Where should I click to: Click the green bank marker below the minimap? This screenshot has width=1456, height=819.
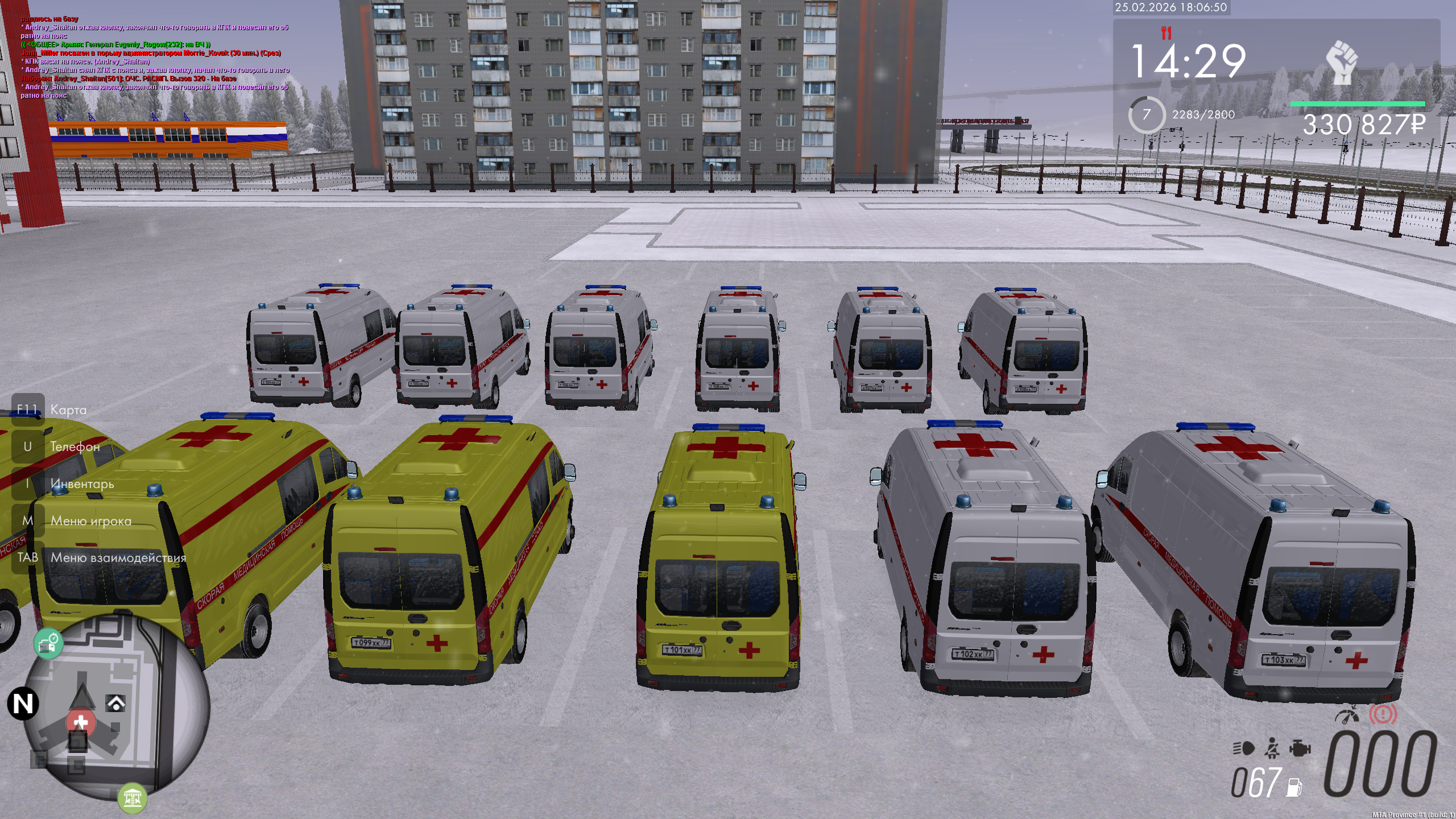coord(132,797)
